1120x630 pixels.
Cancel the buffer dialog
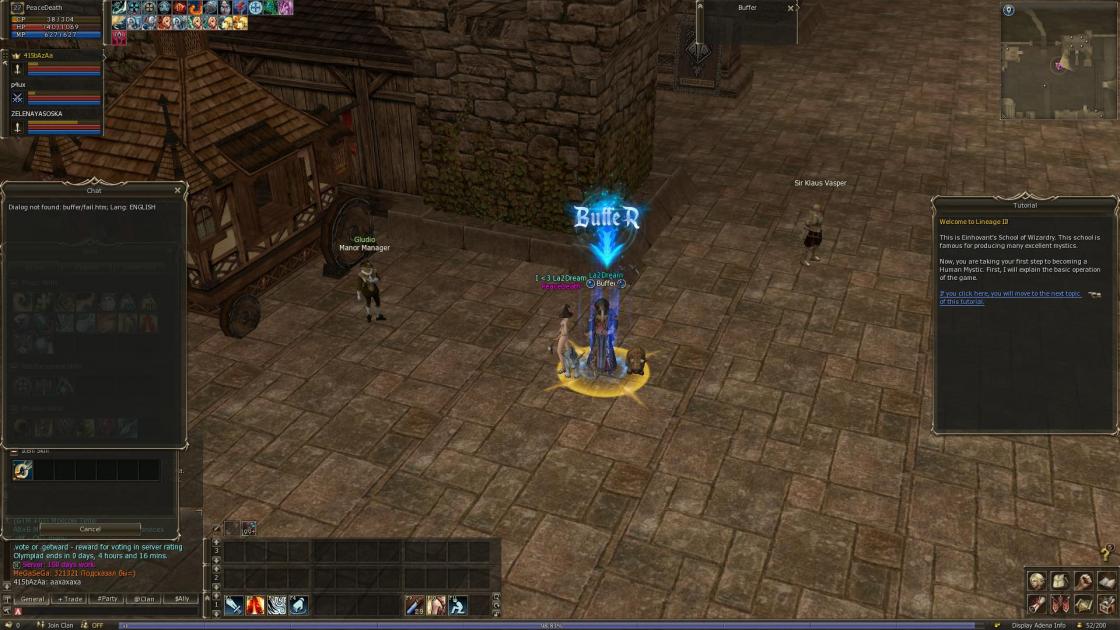90,529
